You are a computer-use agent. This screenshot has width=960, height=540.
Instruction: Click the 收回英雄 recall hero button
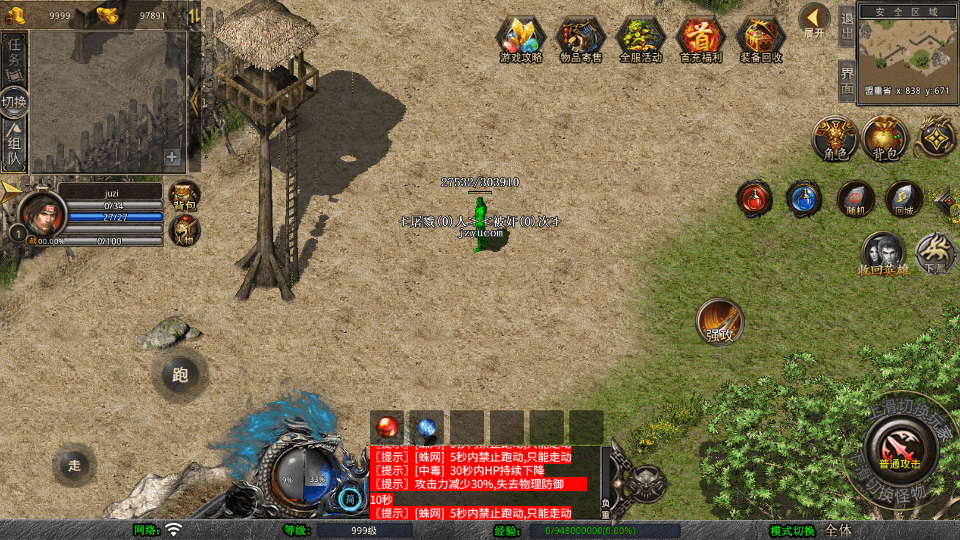click(883, 253)
